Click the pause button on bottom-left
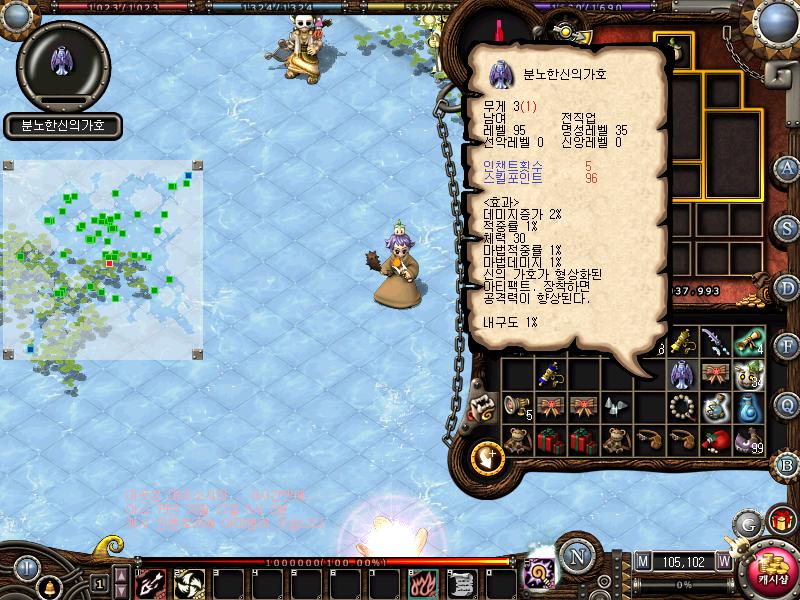 (x=25, y=567)
